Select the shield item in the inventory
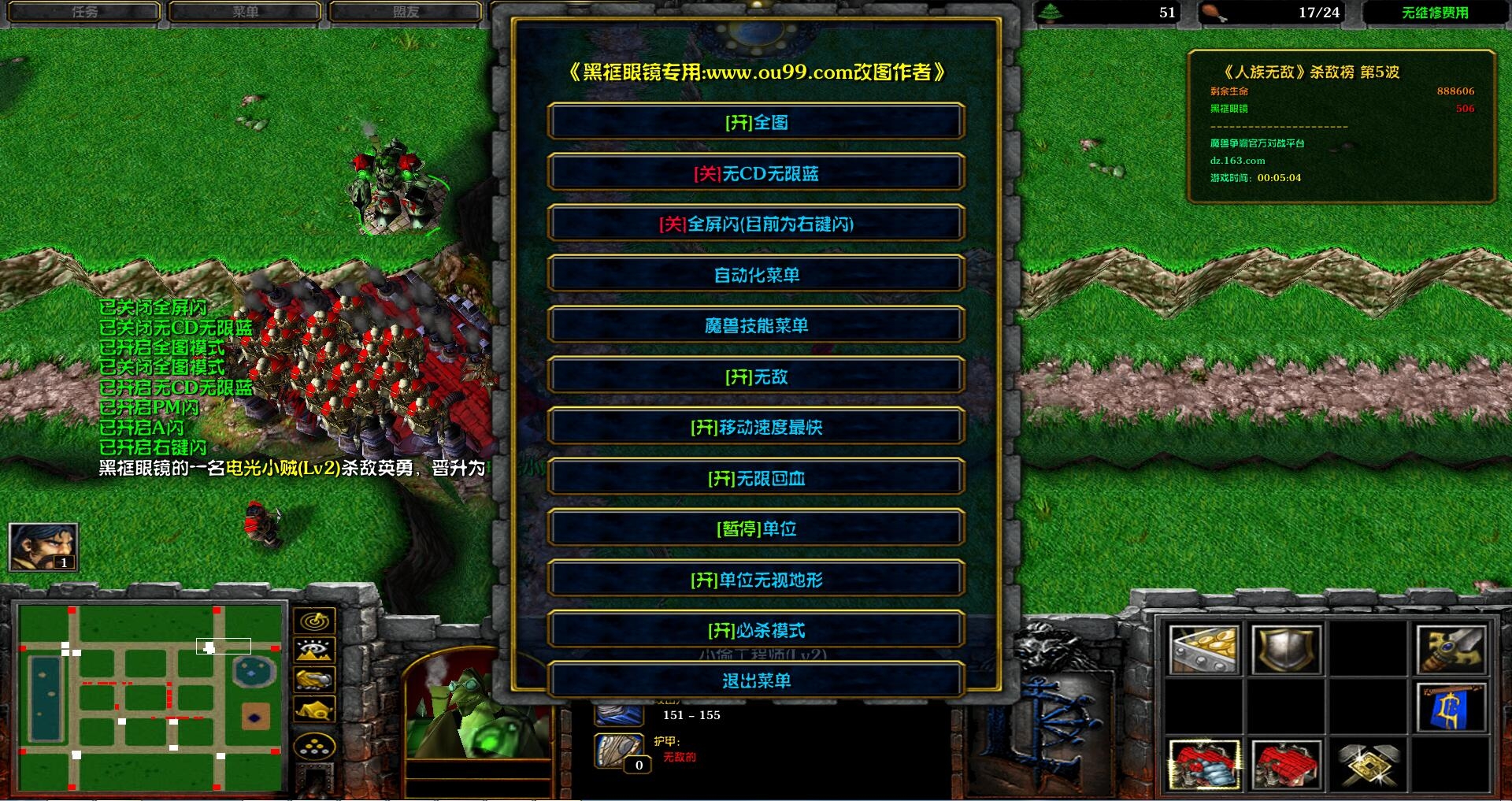This screenshot has width=1512, height=801. pos(1288,648)
